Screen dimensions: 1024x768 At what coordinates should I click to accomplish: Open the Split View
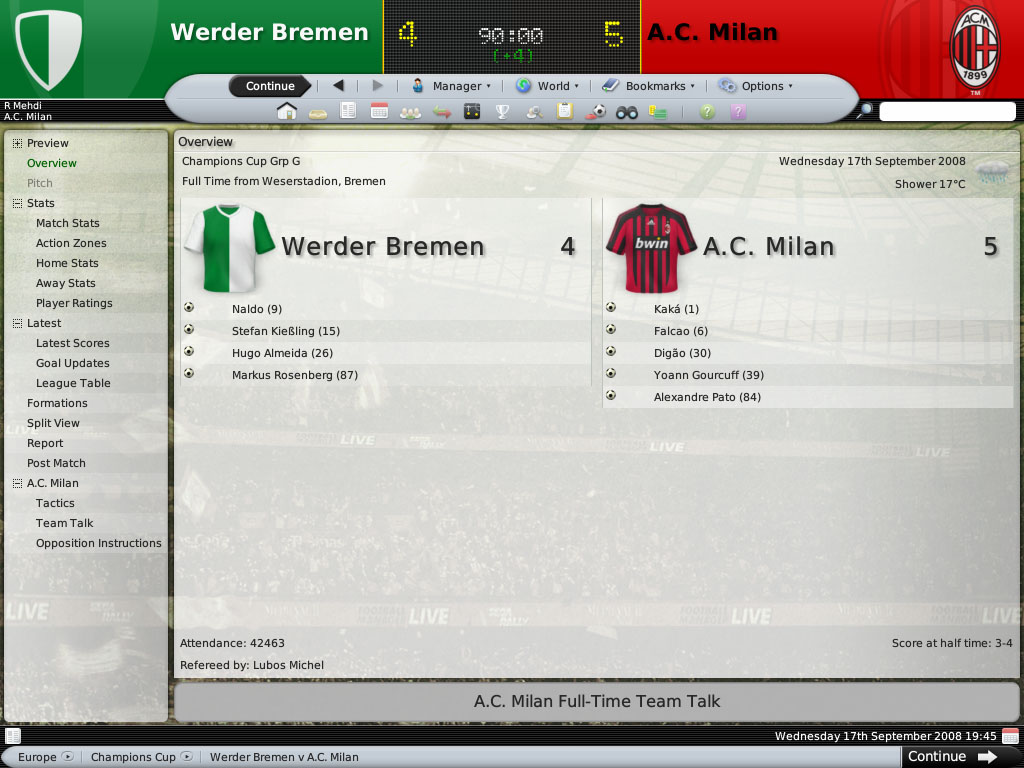[x=53, y=423]
